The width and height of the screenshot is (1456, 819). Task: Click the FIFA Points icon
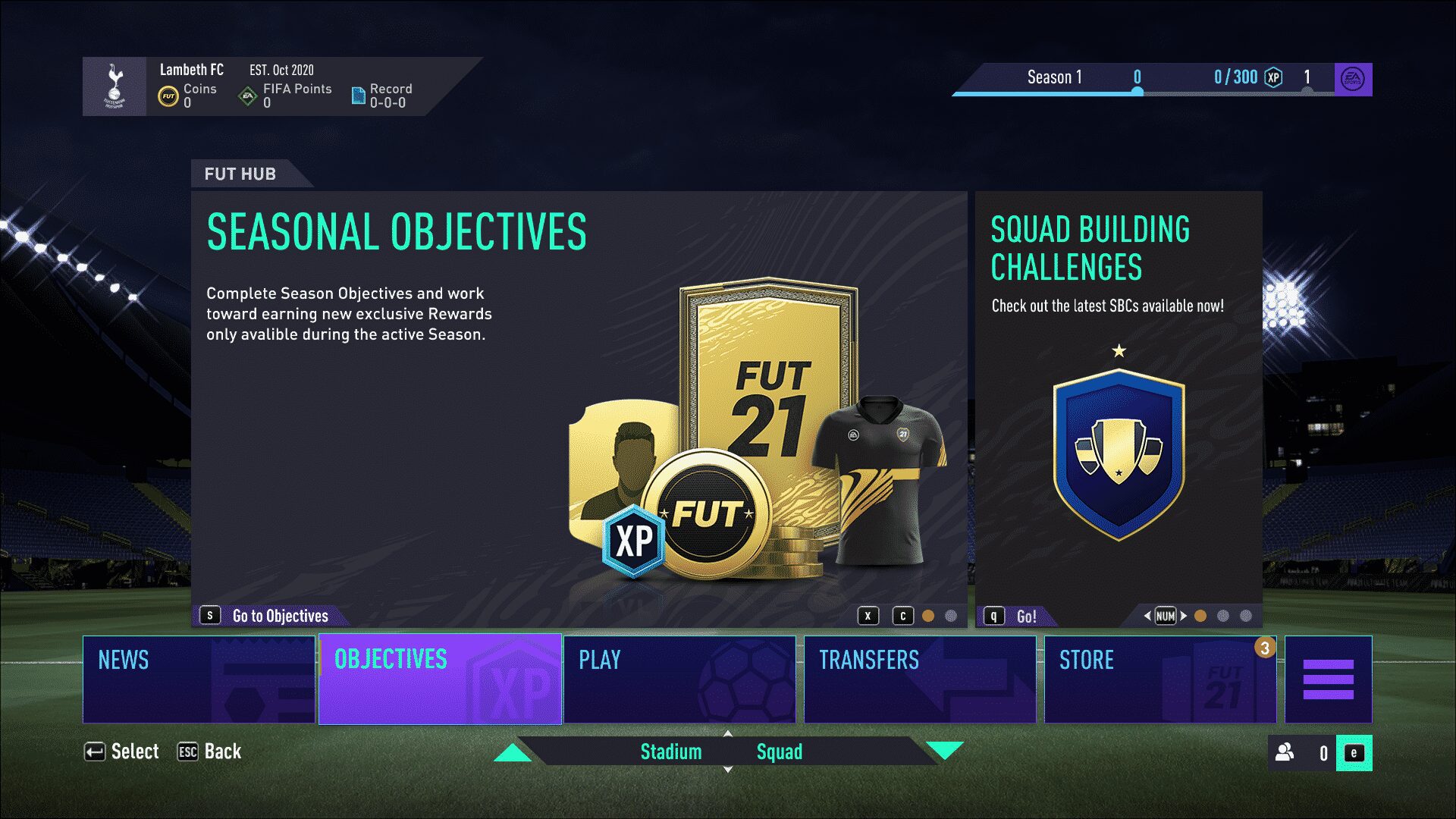pos(248,94)
